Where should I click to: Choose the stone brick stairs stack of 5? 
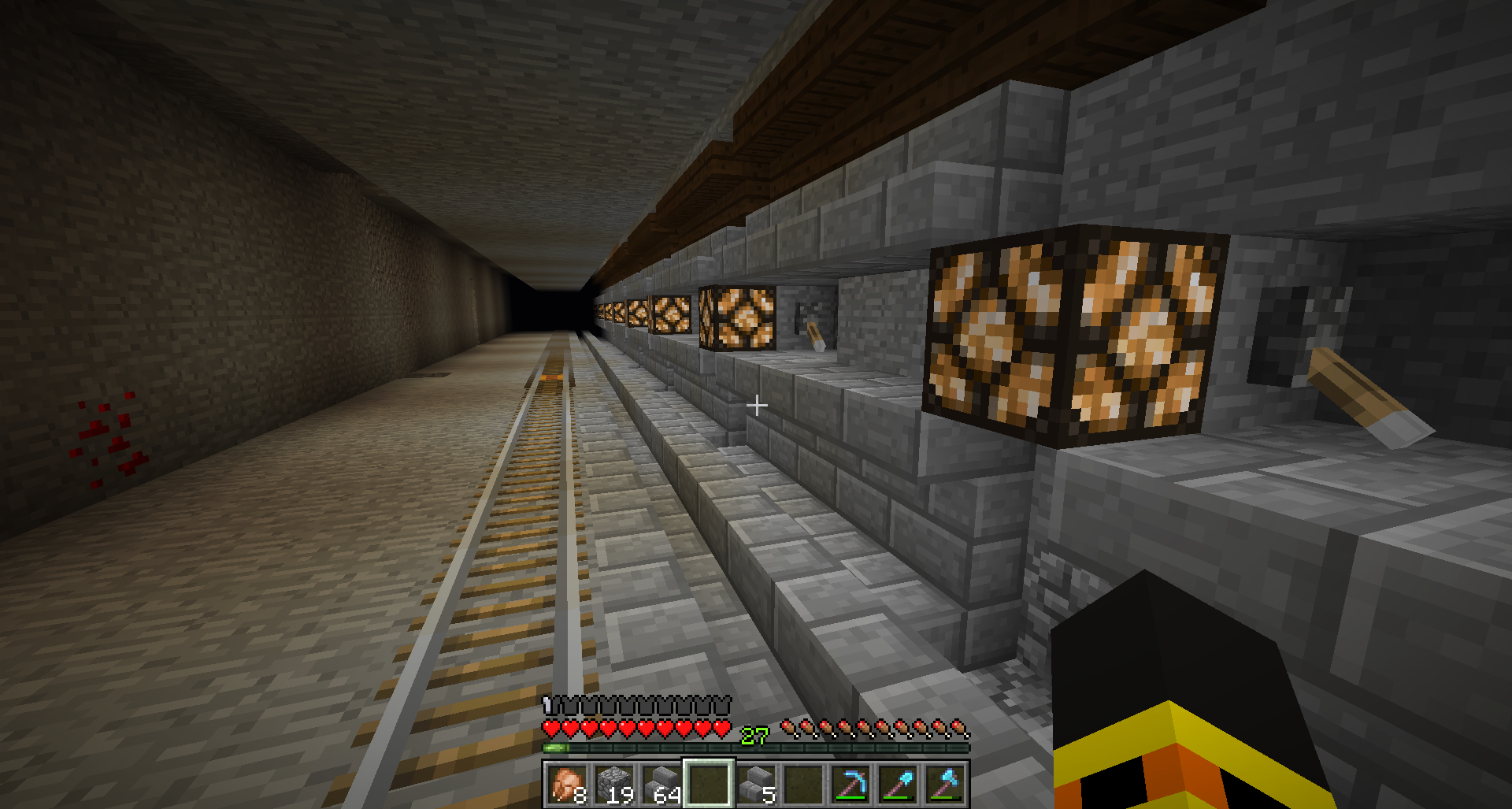click(756, 785)
